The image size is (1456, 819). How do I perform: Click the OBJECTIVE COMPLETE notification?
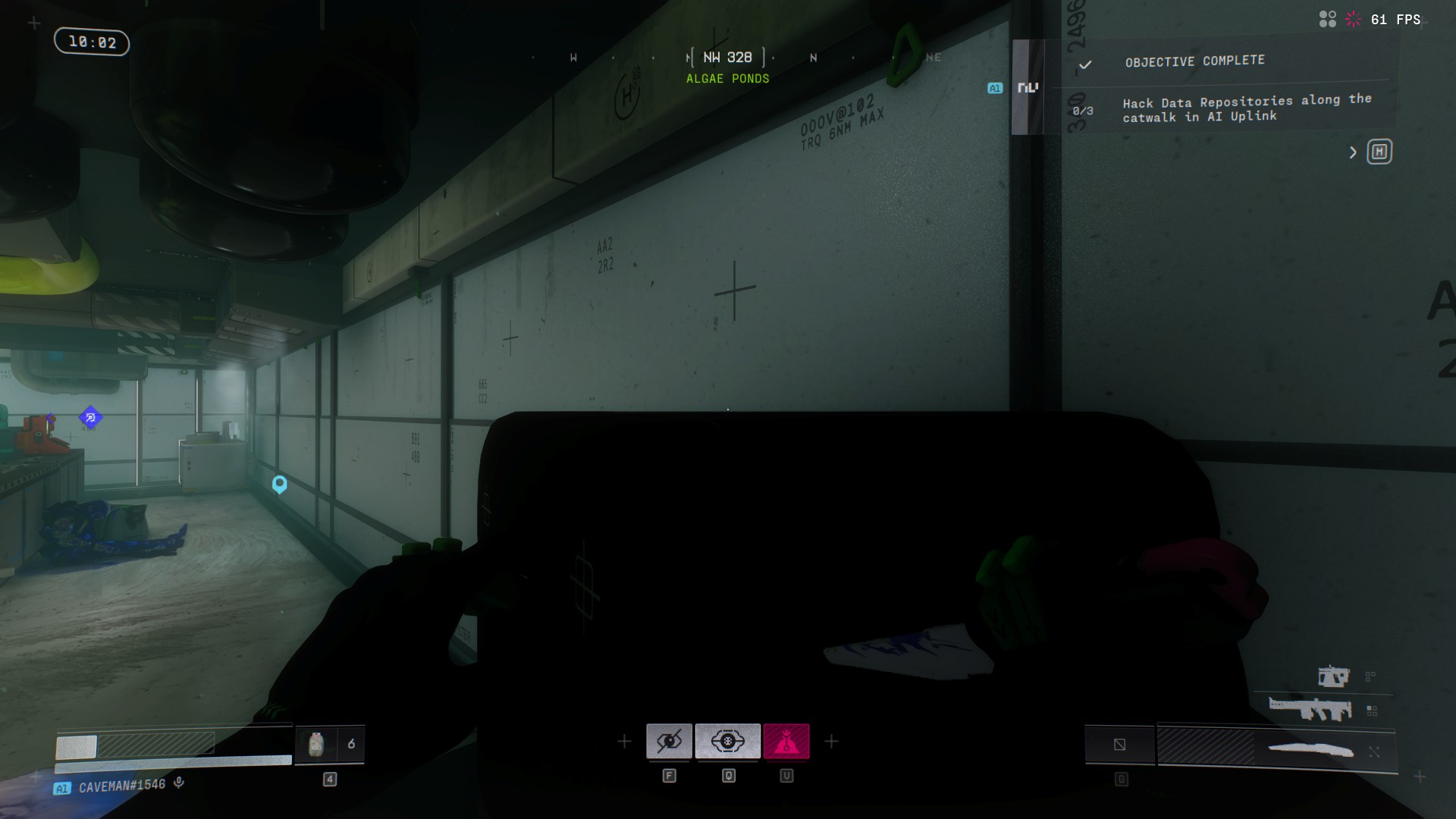point(1194,61)
